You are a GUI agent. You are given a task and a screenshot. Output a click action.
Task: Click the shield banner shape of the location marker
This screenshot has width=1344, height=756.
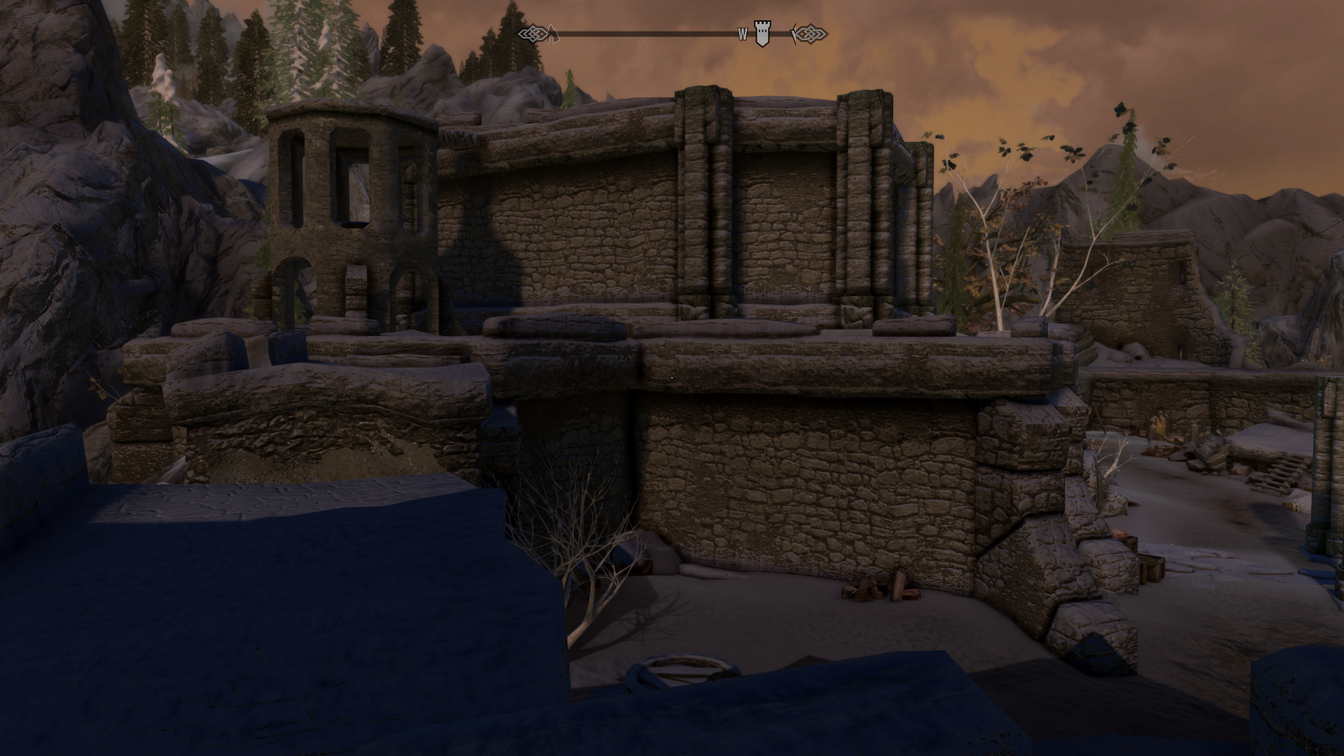pyautogui.click(x=760, y=36)
